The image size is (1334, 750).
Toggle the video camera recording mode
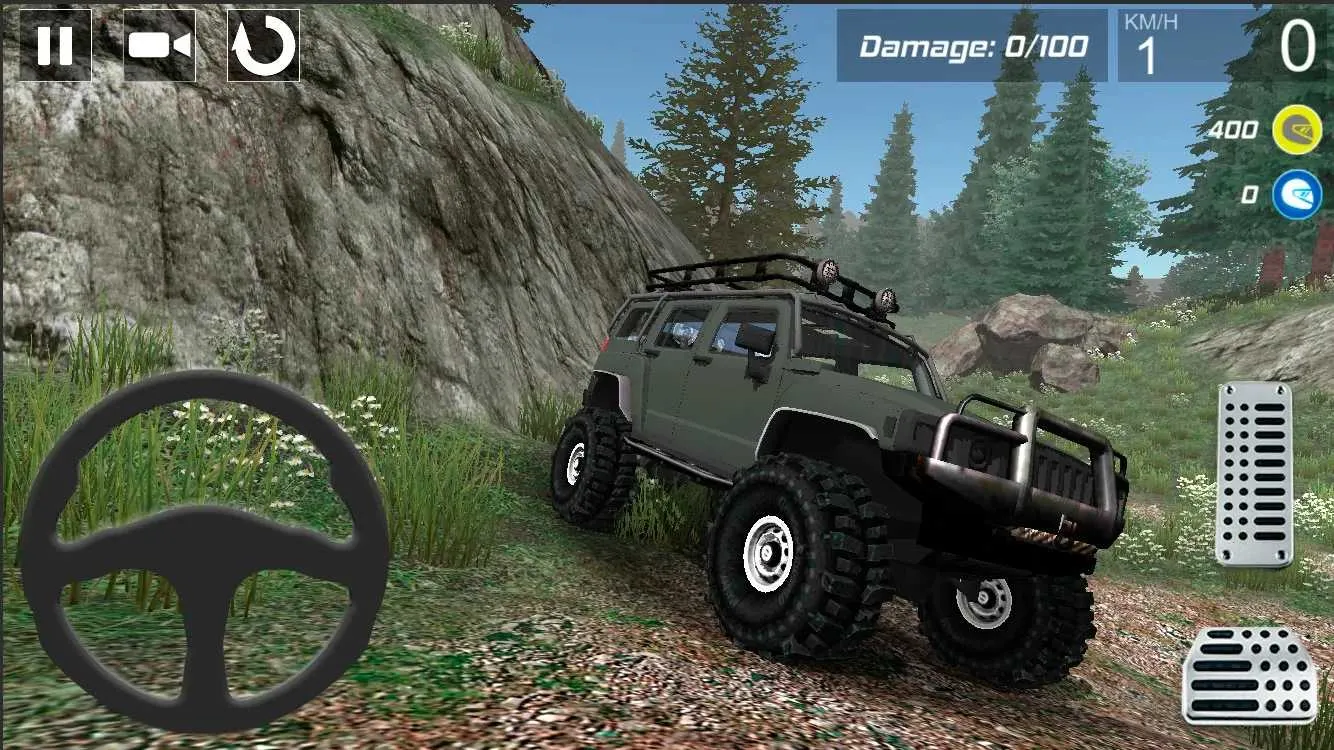162,45
